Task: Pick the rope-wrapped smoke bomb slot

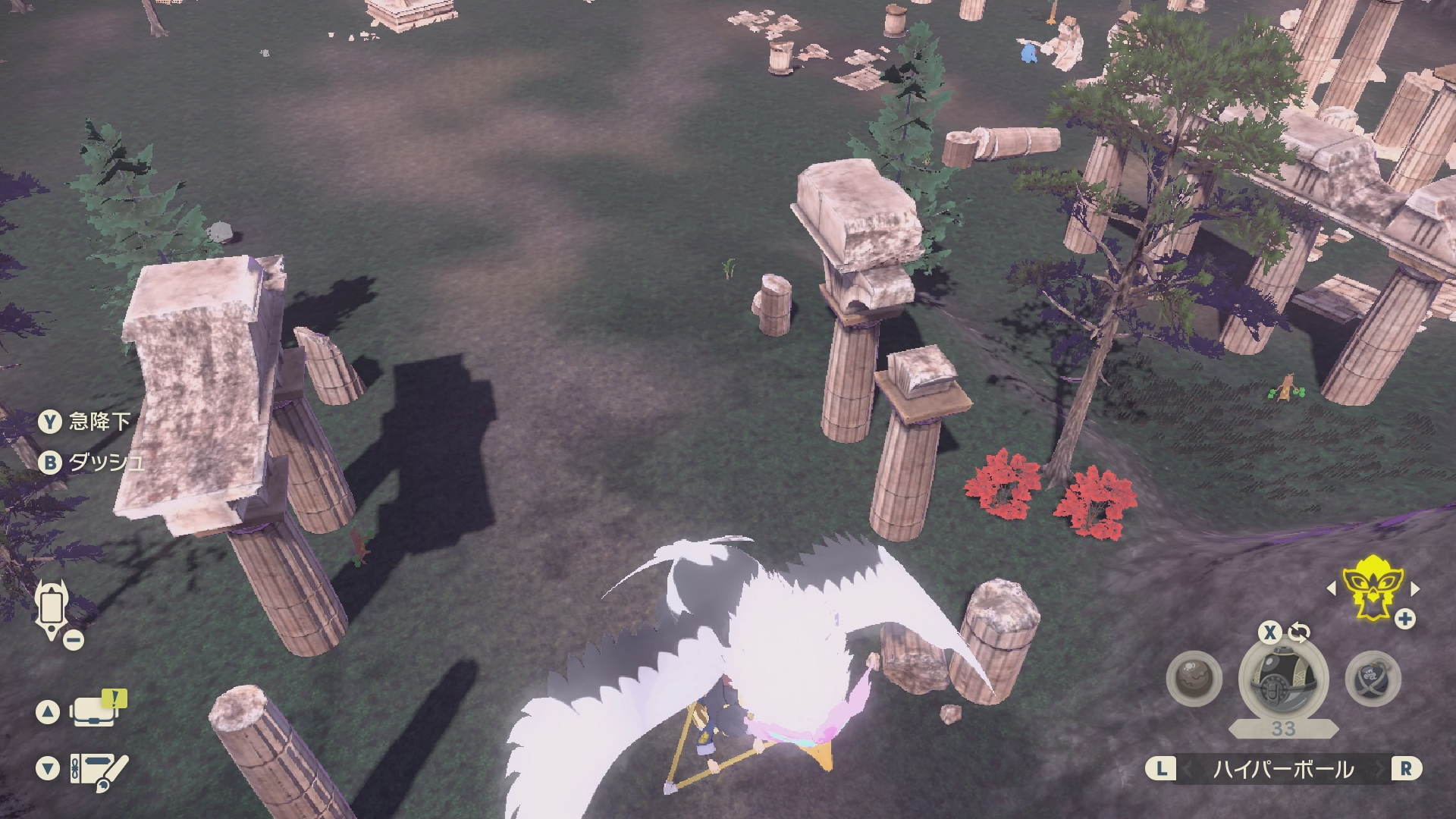Action: [1372, 679]
